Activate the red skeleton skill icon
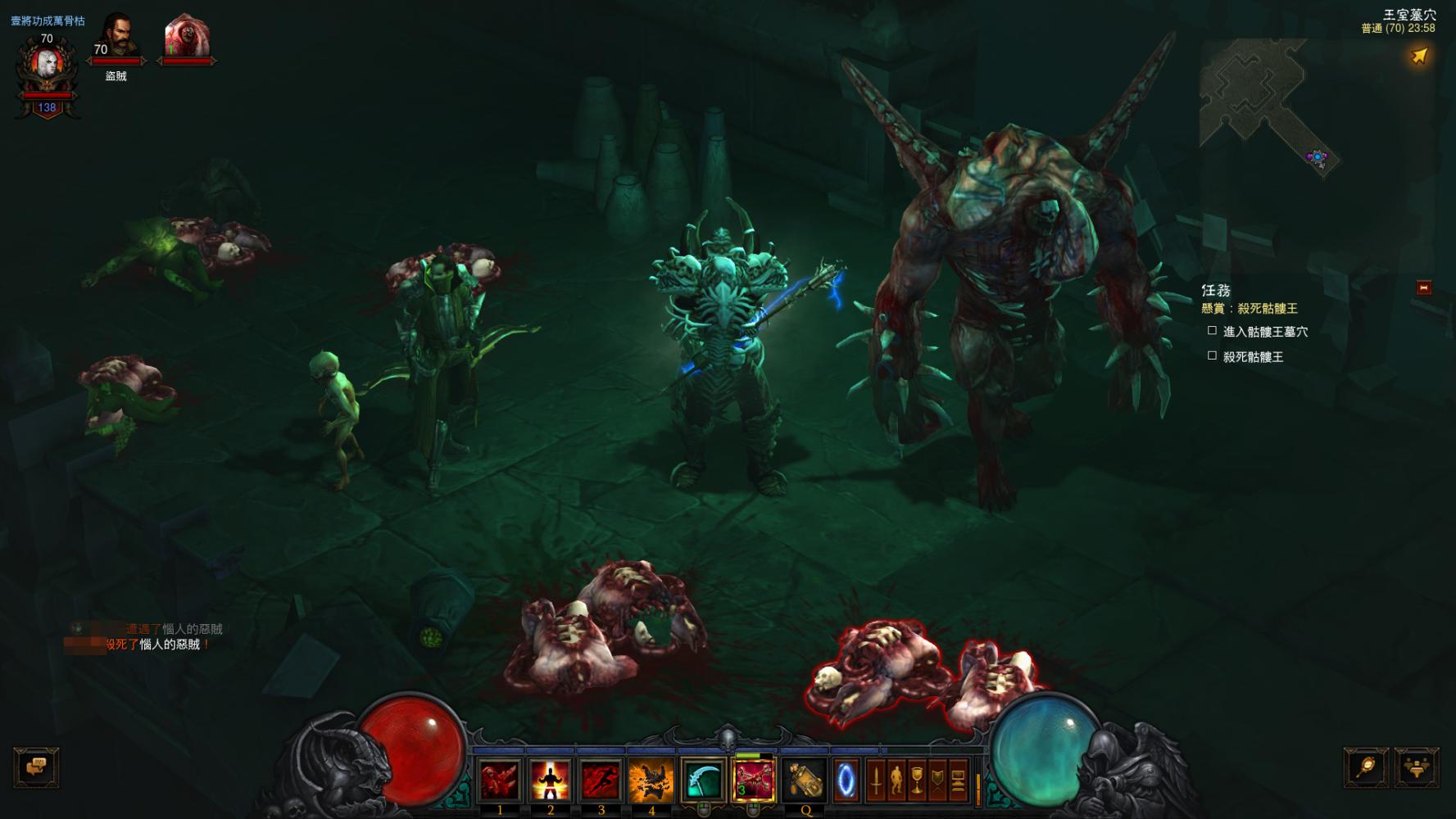The width and height of the screenshot is (1456, 819). point(753,779)
